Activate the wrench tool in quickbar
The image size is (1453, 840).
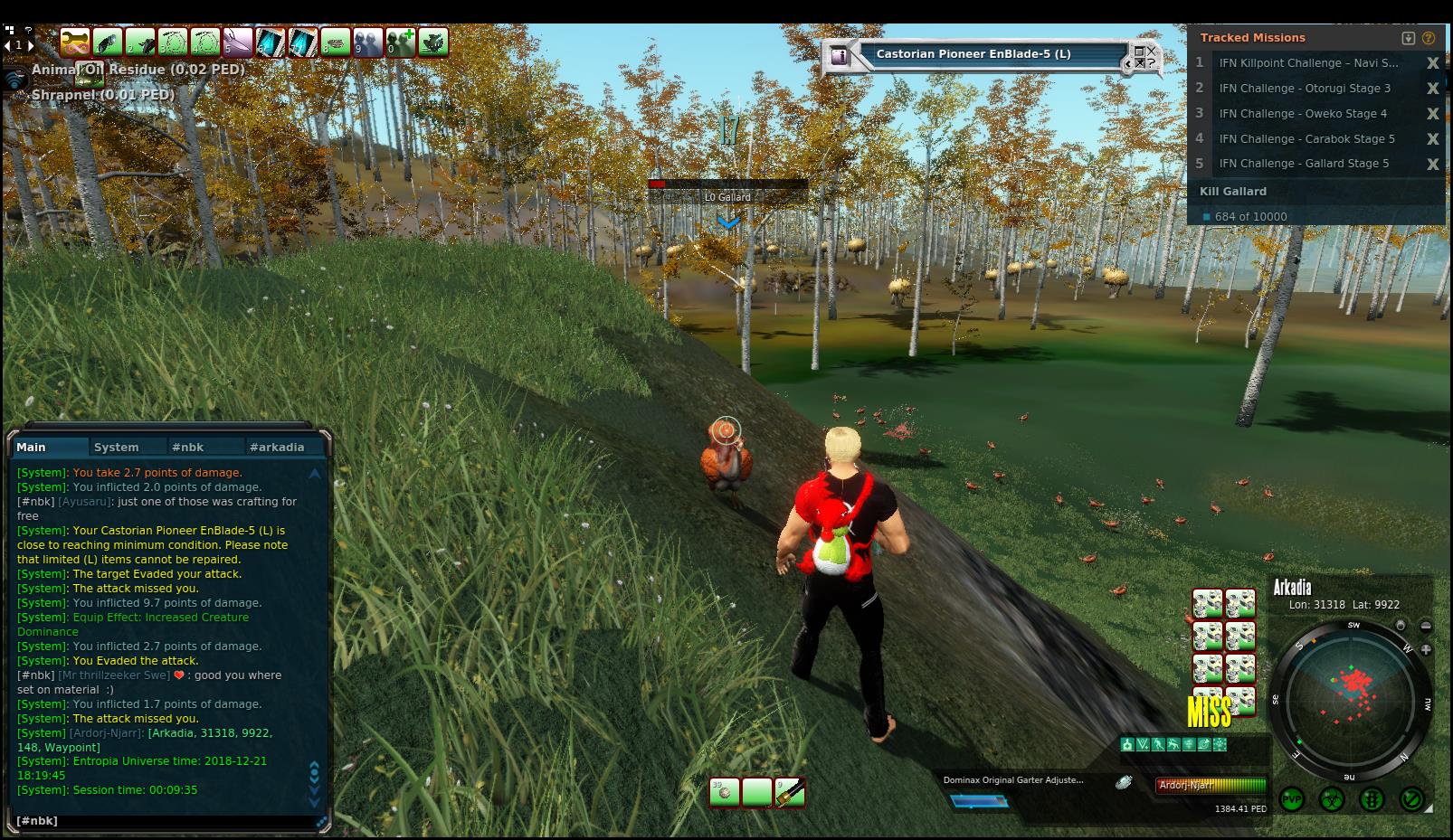point(74,42)
